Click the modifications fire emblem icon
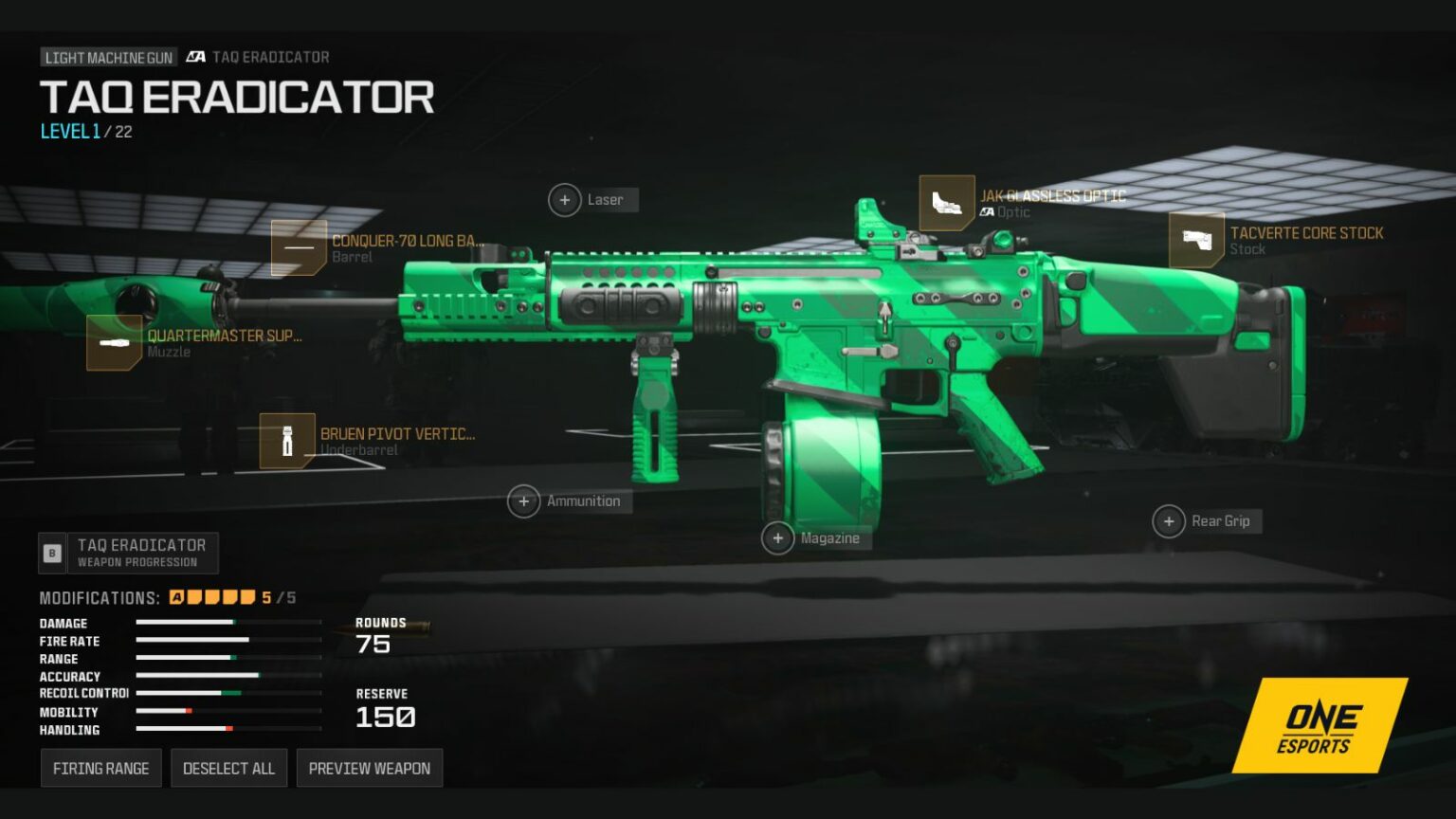 coord(176,597)
